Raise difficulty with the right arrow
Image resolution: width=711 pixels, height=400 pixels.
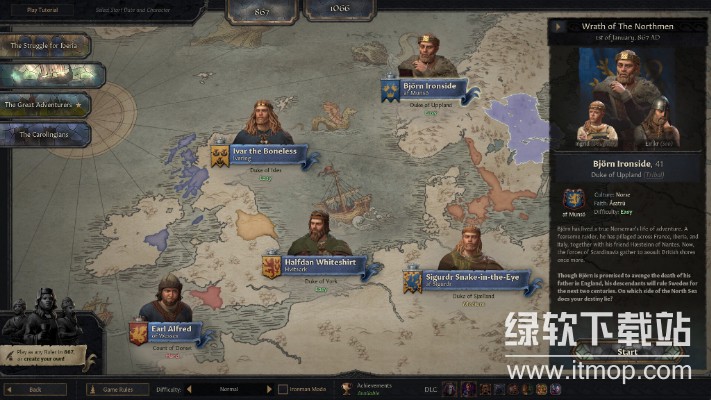(269, 389)
